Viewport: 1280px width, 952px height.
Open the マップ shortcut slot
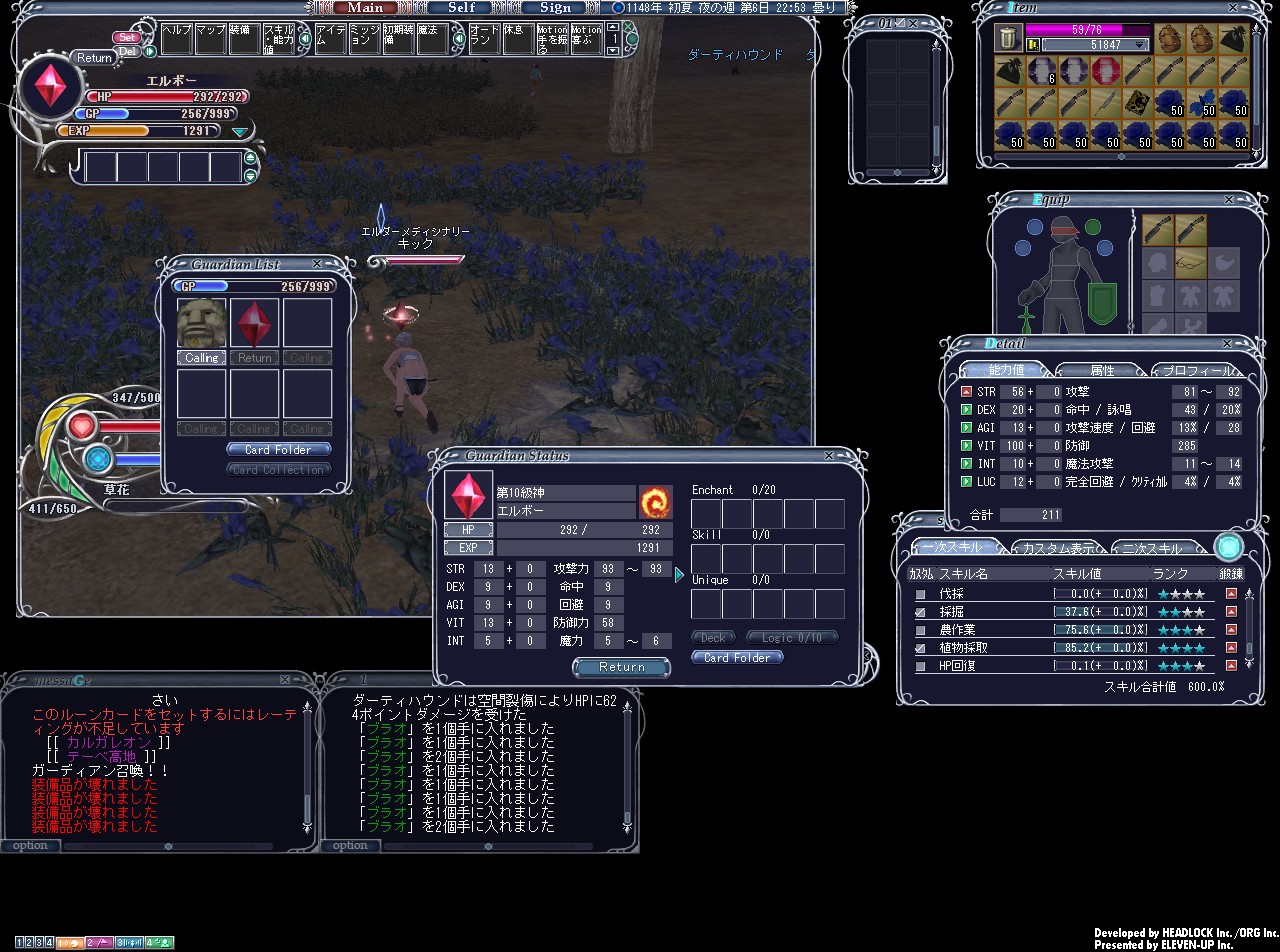210,39
